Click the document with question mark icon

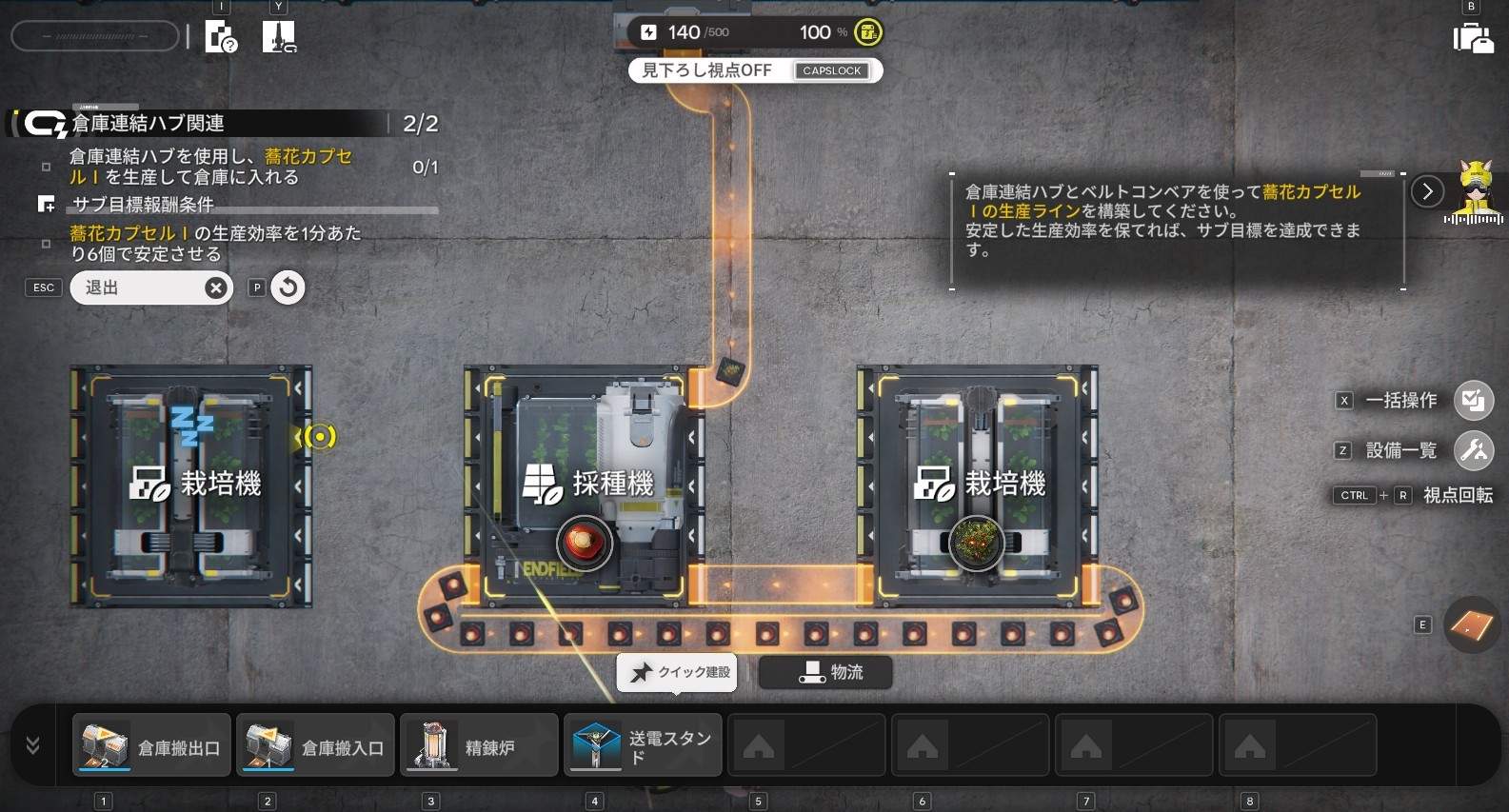221,38
